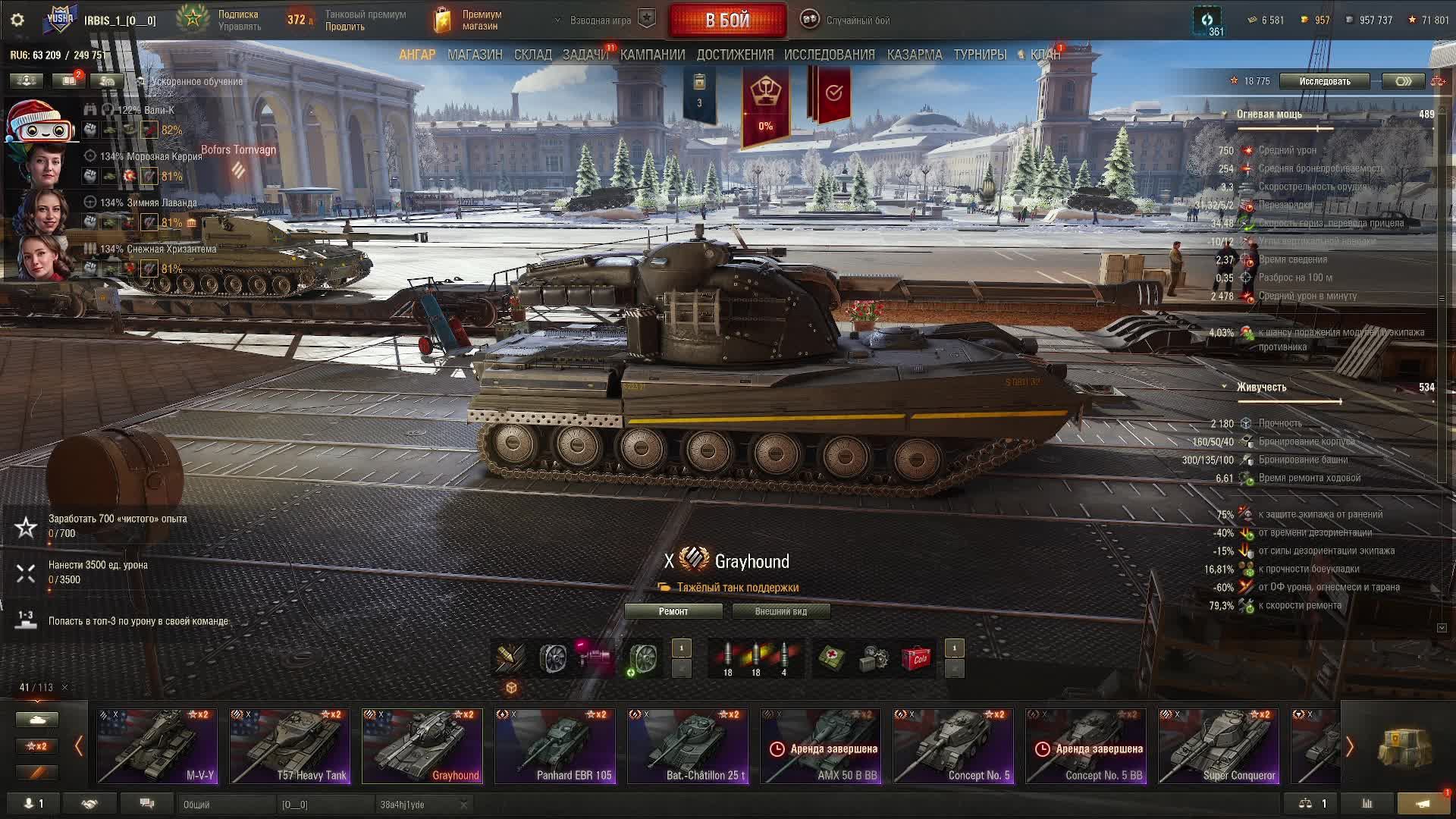Go to the ЗАДАЧИ tab
The height and width of the screenshot is (819, 1456).
[x=585, y=55]
